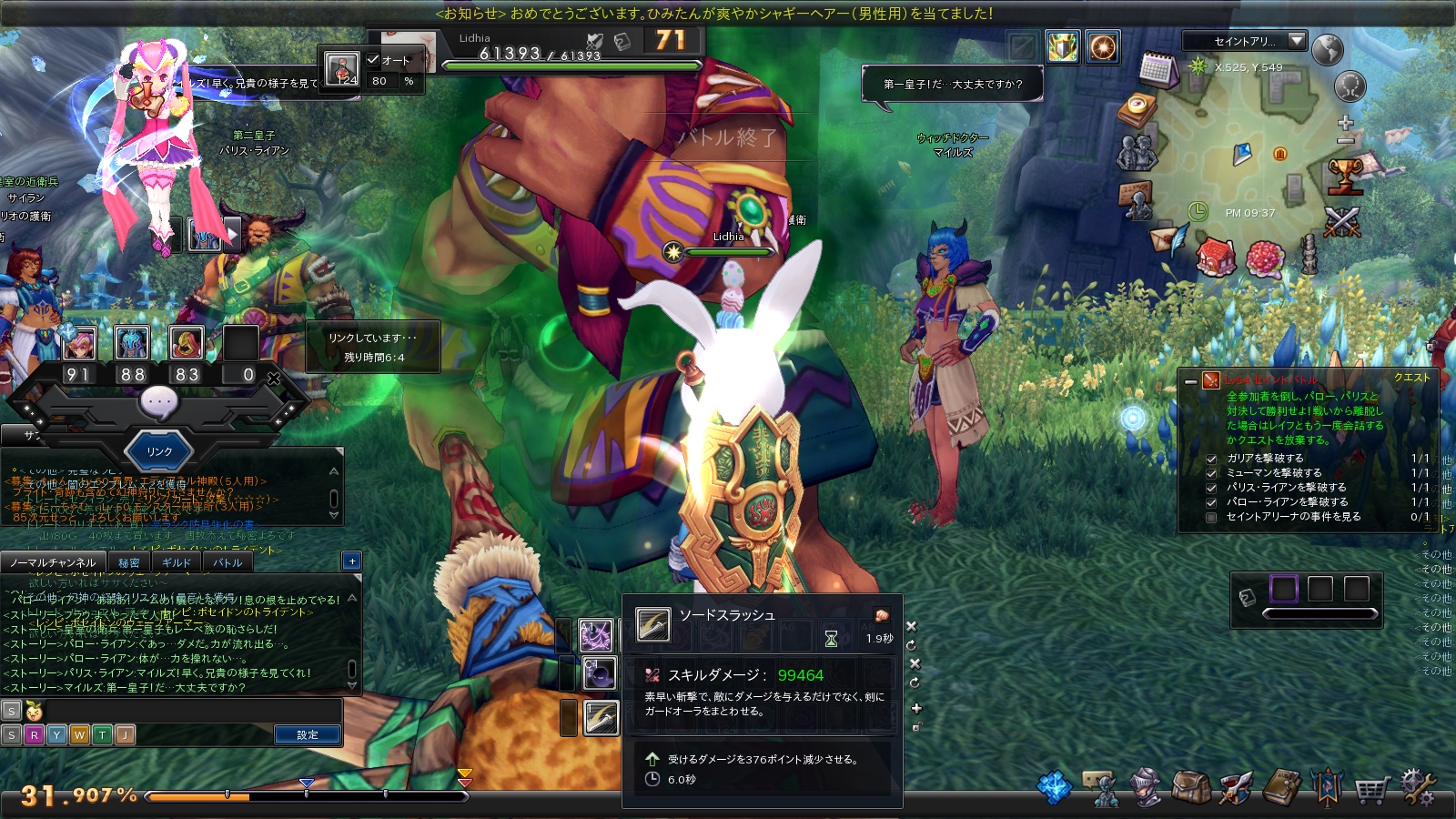Open the セイントアリ... zone dropdown
Viewport: 1456px width, 819px height.
click(1297, 41)
